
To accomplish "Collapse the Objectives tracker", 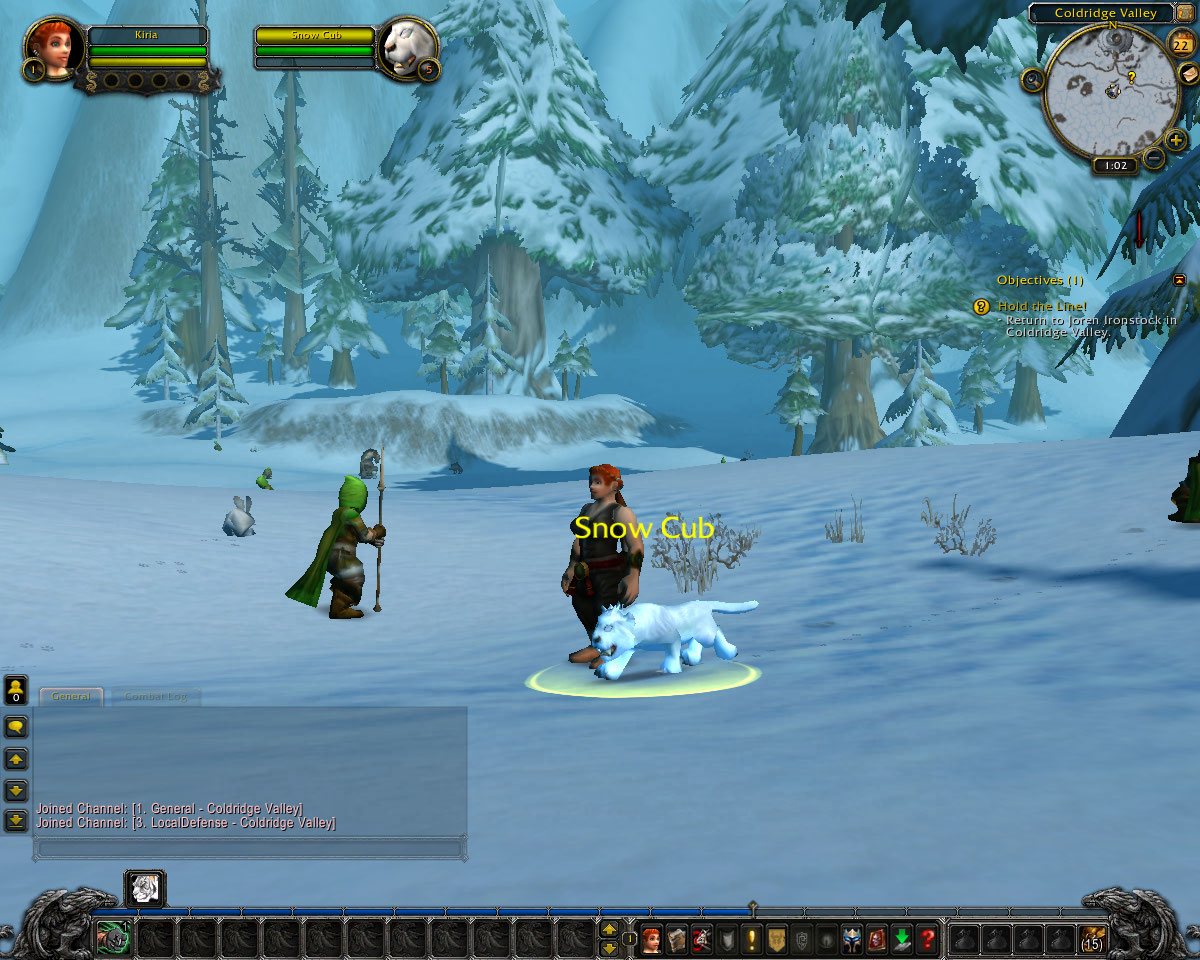I will click(x=1179, y=280).
